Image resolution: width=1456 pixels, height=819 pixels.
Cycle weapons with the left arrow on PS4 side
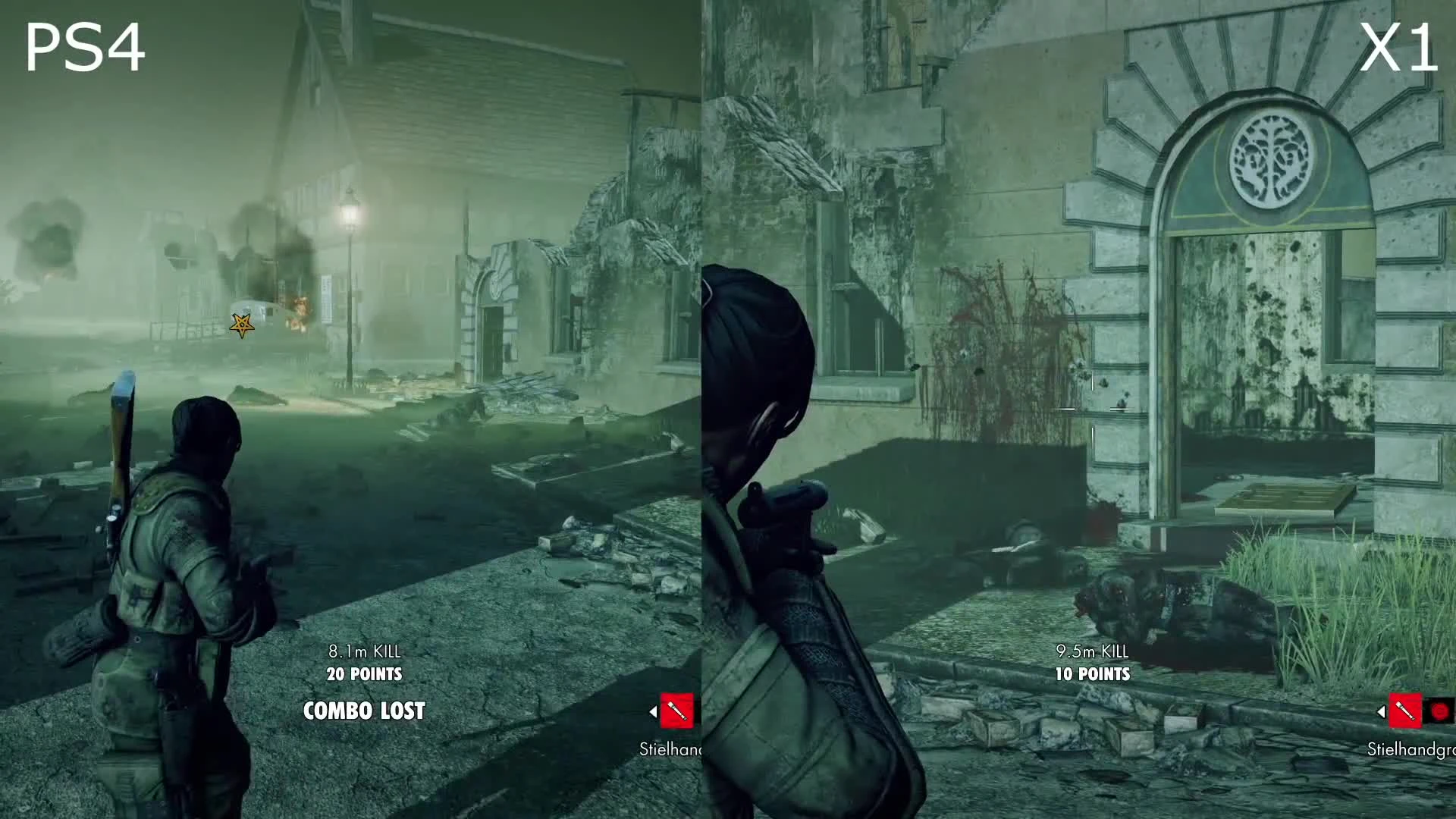click(652, 711)
